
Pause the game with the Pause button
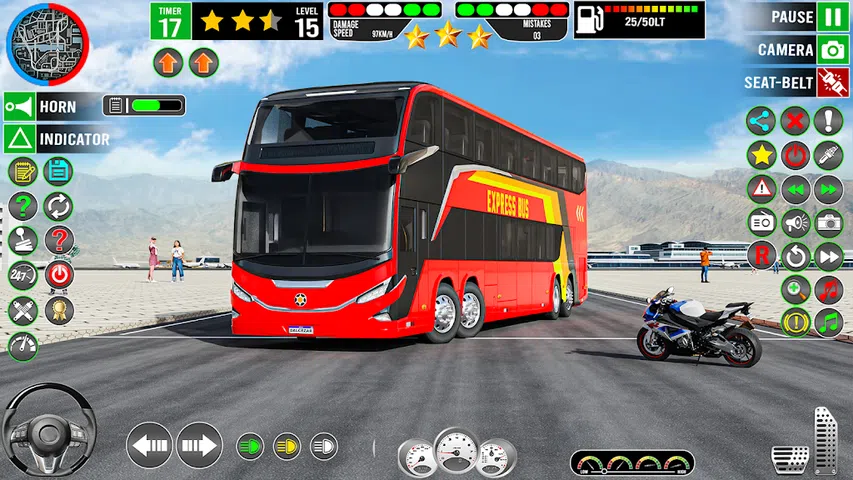point(832,17)
